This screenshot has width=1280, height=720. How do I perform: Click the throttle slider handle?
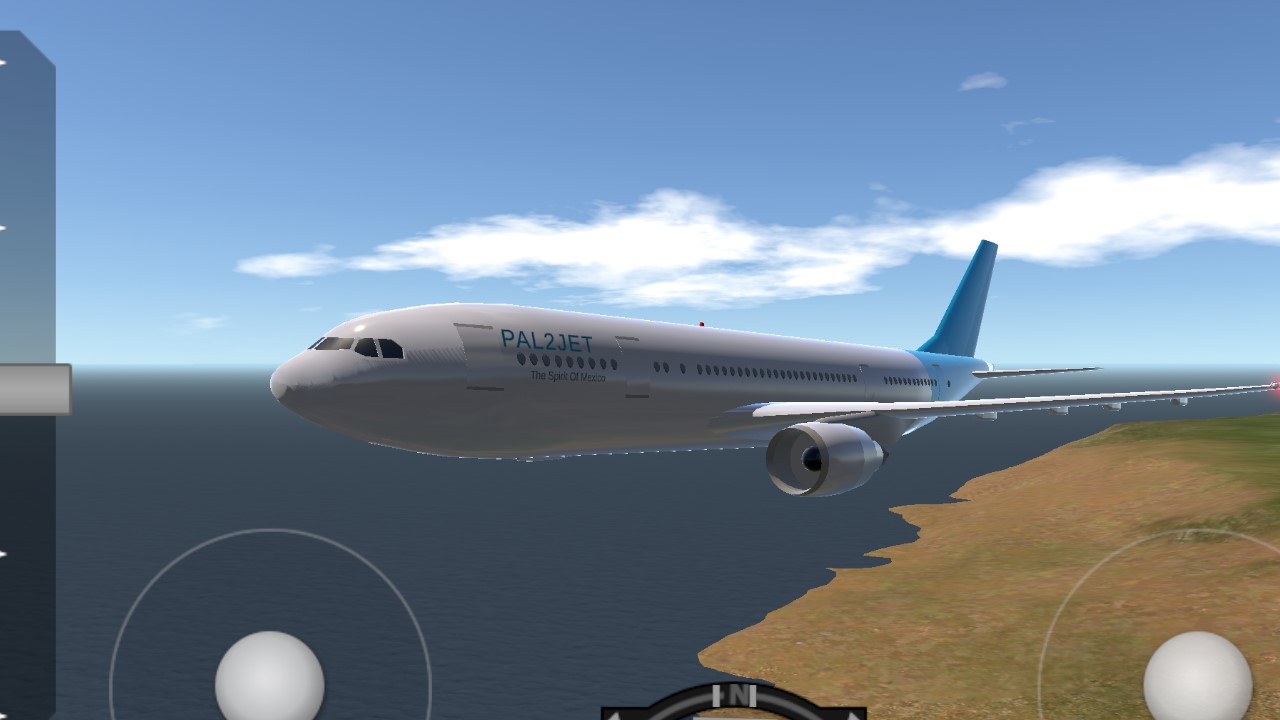pos(34,389)
